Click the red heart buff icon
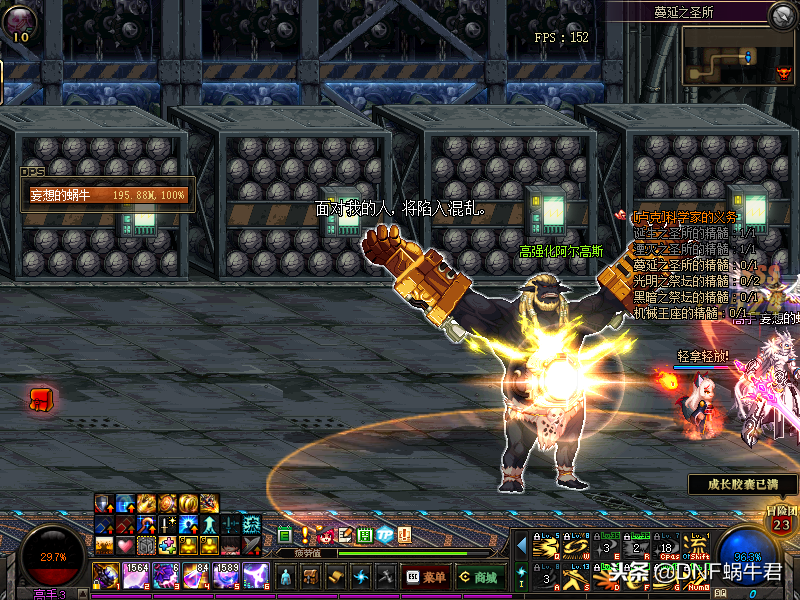Screen dimensions: 800x600 (x=125, y=546)
